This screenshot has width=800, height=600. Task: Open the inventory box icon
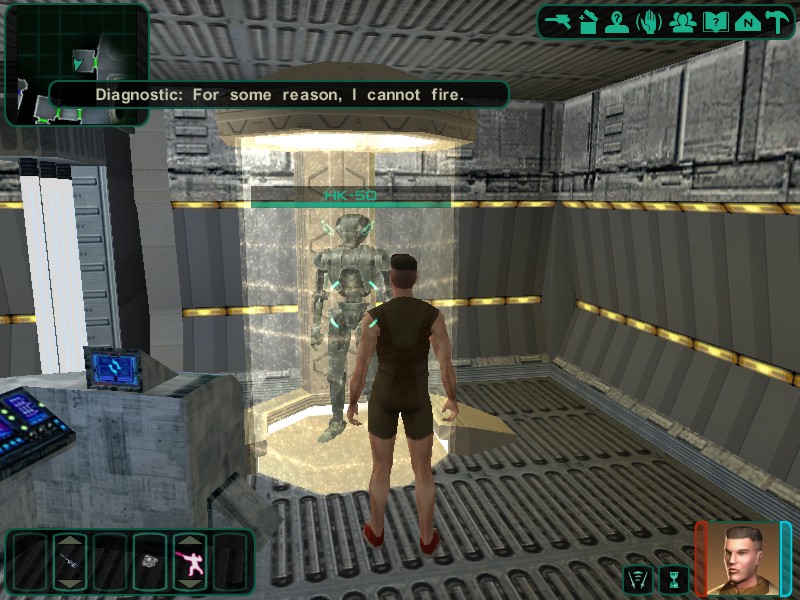point(588,22)
